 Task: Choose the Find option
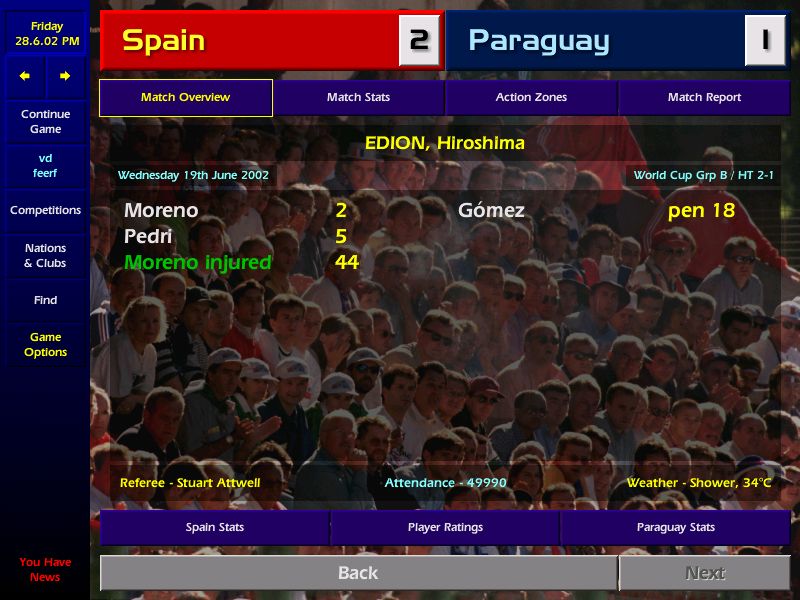45,300
